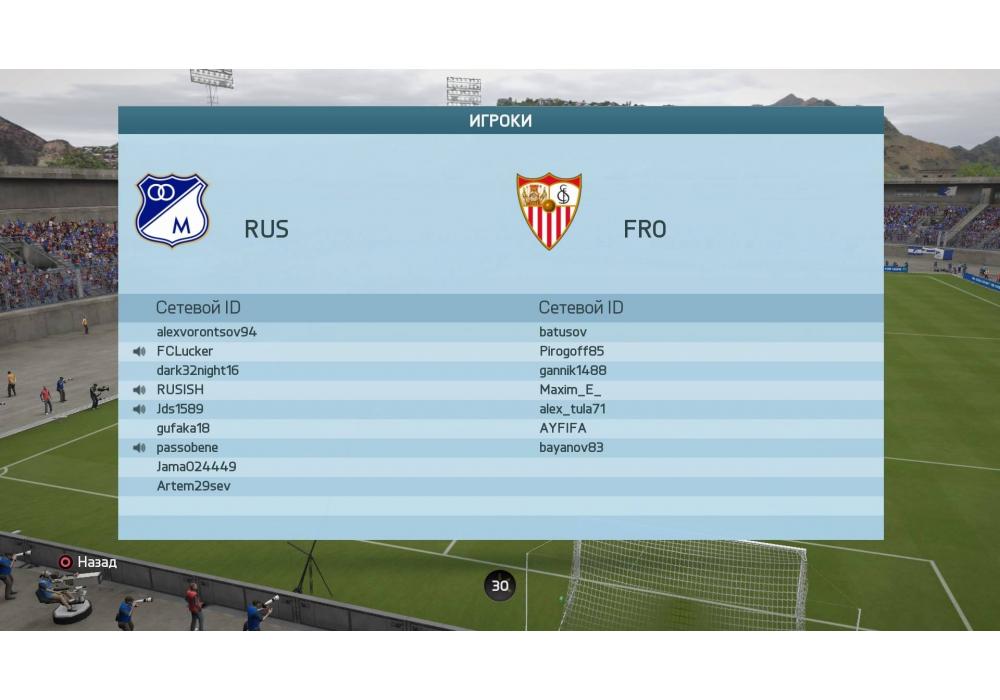This screenshot has width=1000, height=700.
Task: Choose alex_tula71 in the list
Action: point(572,409)
